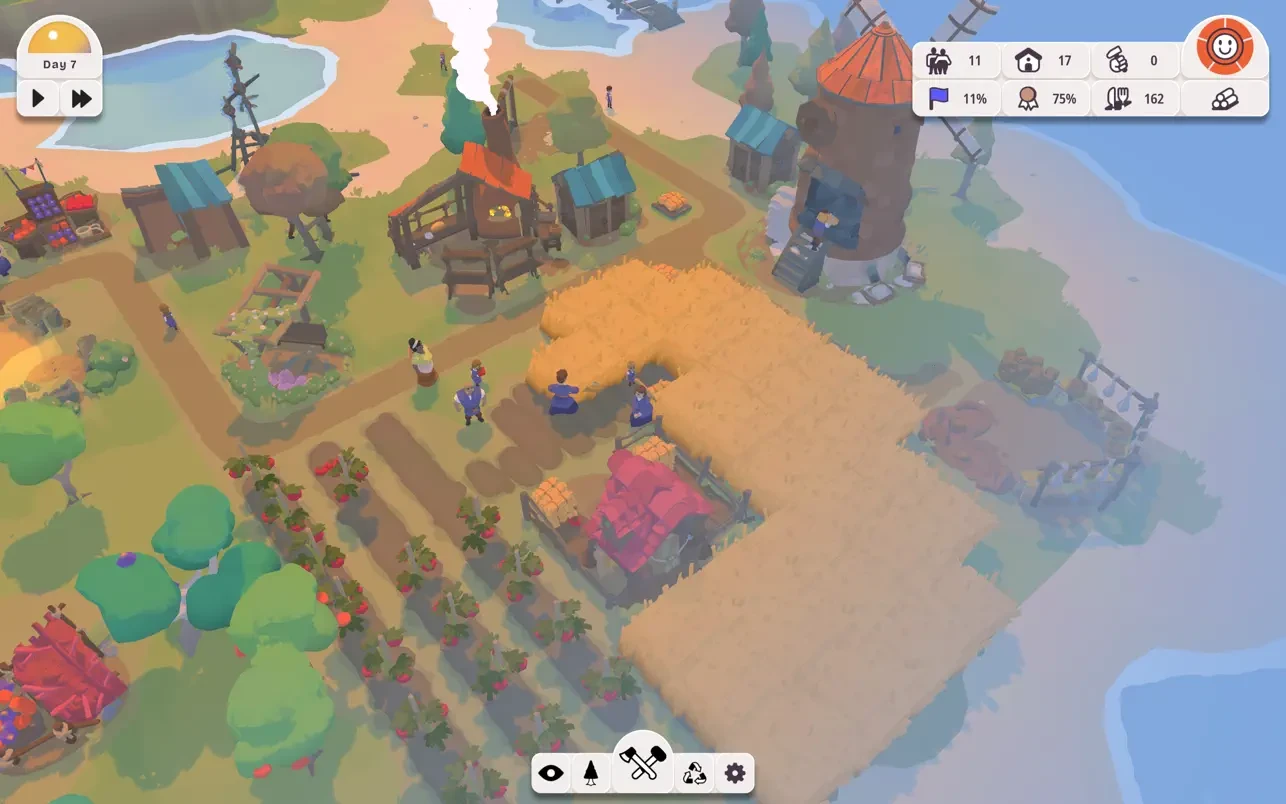Screen dimensions: 1286x804
Task: Select the pine tree tool
Action: coord(591,773)
